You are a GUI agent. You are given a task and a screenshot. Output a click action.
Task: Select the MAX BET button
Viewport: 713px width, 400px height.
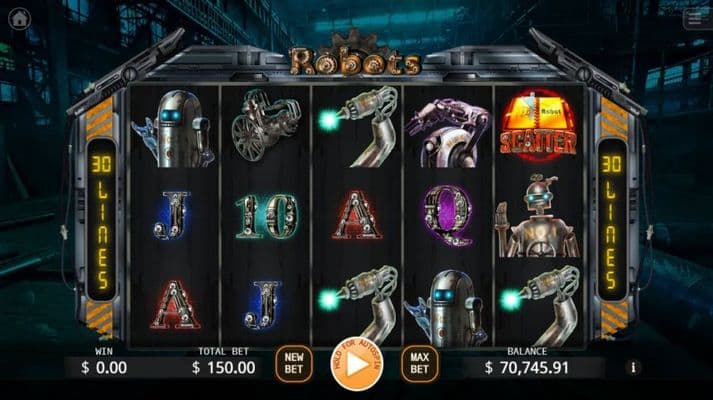tap(418, 364)
